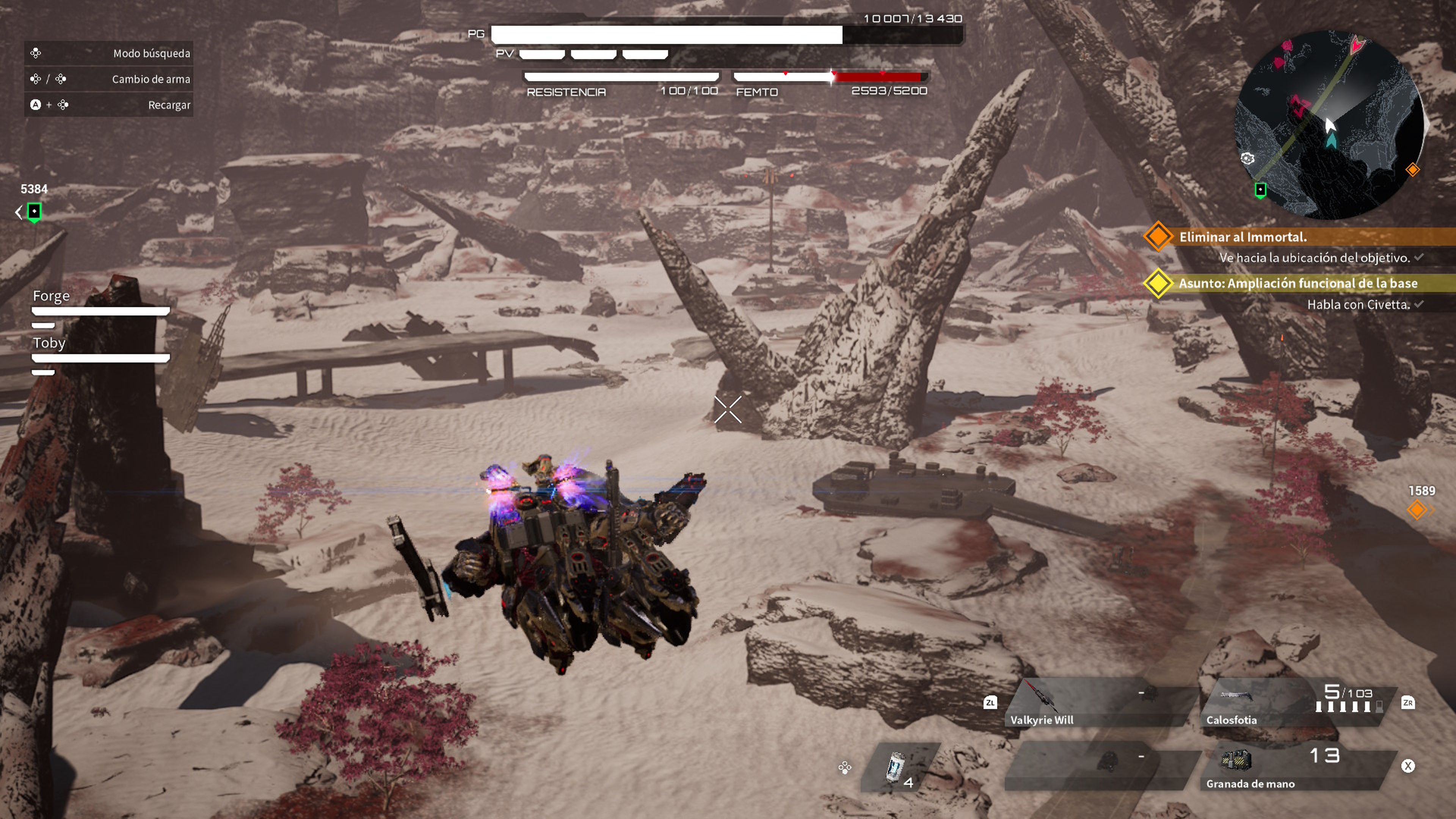Click the green marker on the minimap edge
Screen dimensions: 1456x819
(x=1260, y=190)
